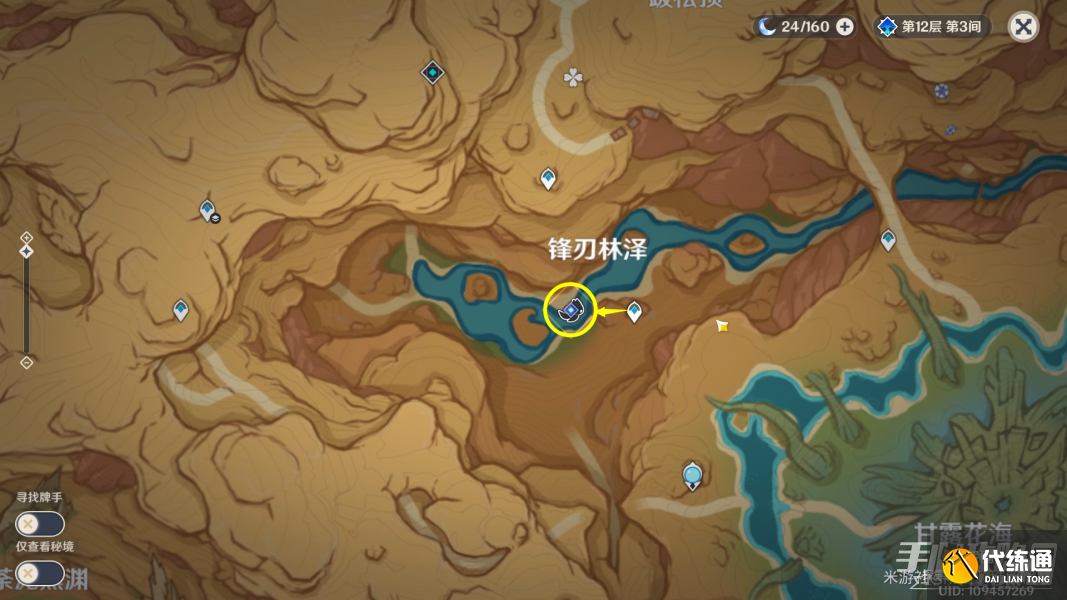Toggle the 仅查看秘境 switch

40,573
